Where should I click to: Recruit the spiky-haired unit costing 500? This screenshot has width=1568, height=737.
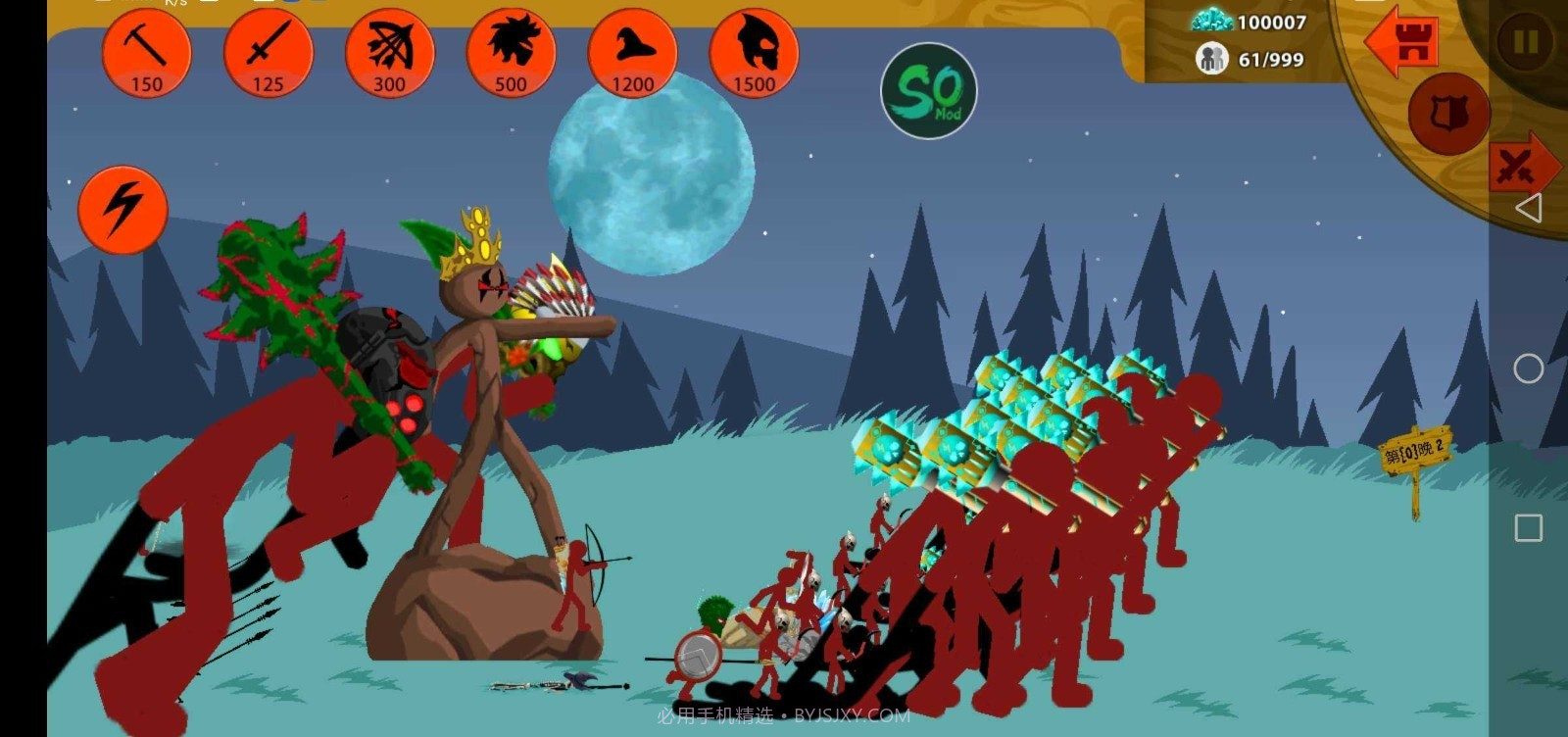tap(511, 53)
